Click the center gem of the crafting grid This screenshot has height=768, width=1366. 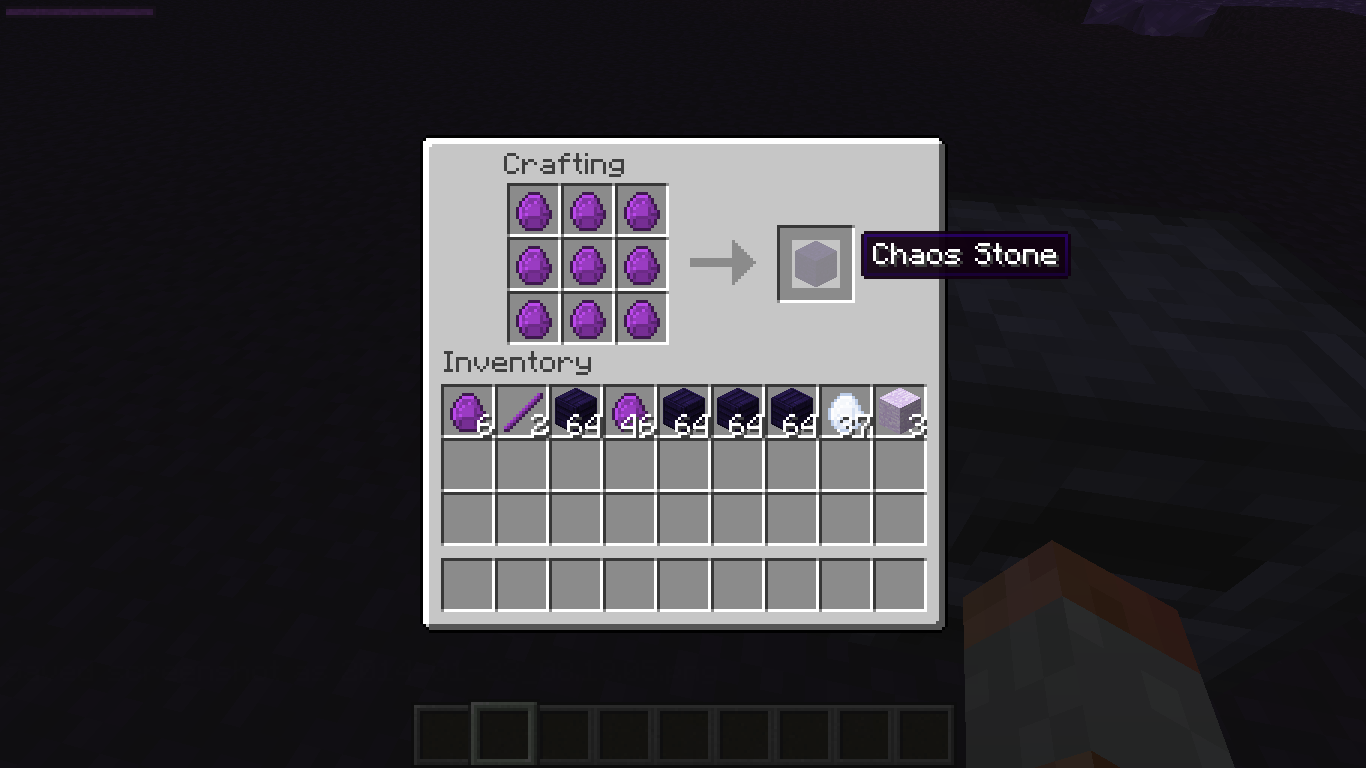pyautogui.click(x=588, y=265)
